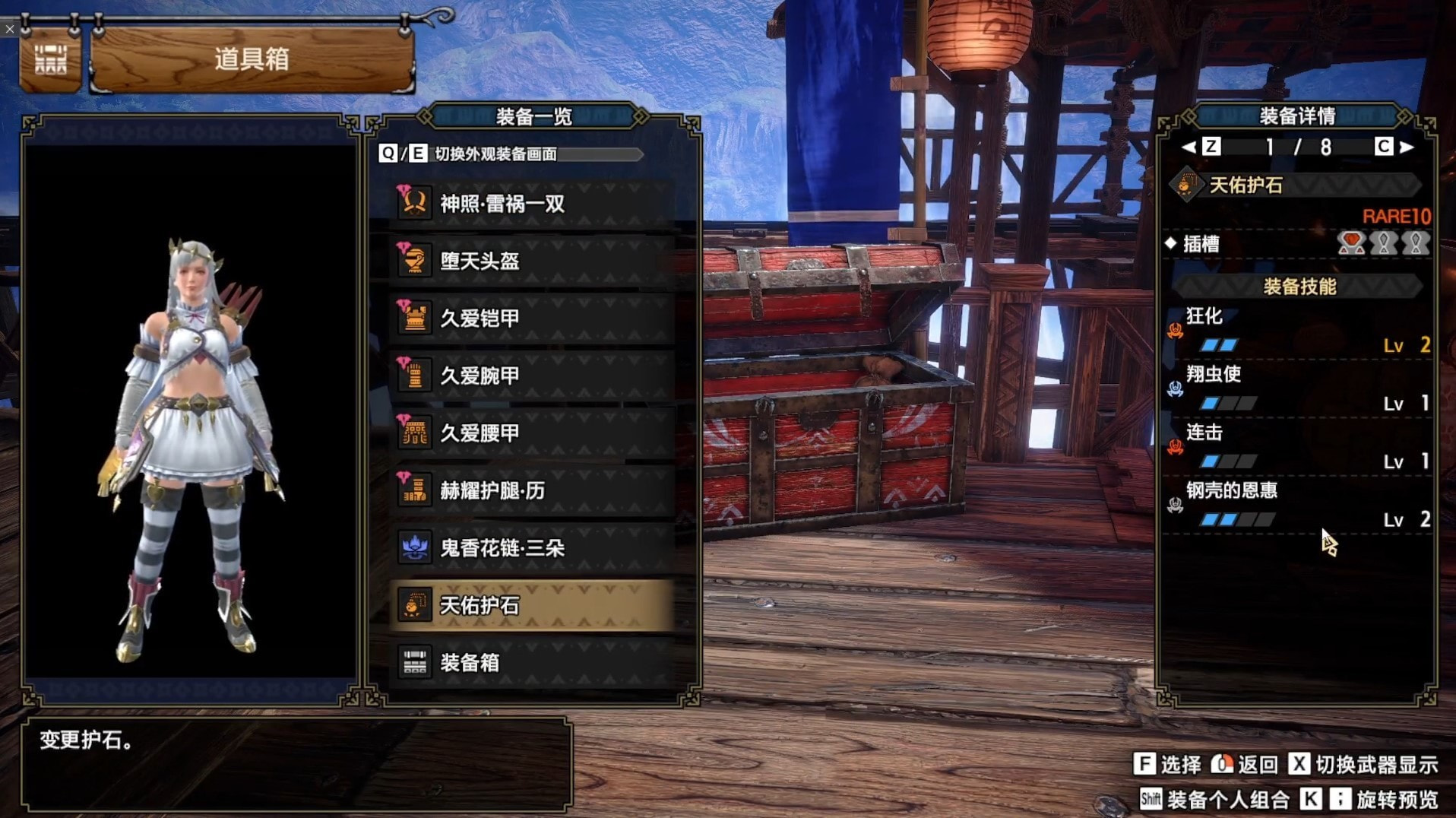The width and height of the screenshot is (1456, 818).
Task: Open the 久爱腕甲 arm armor slot
Action: pyautogui.click(x=530, y=376)
